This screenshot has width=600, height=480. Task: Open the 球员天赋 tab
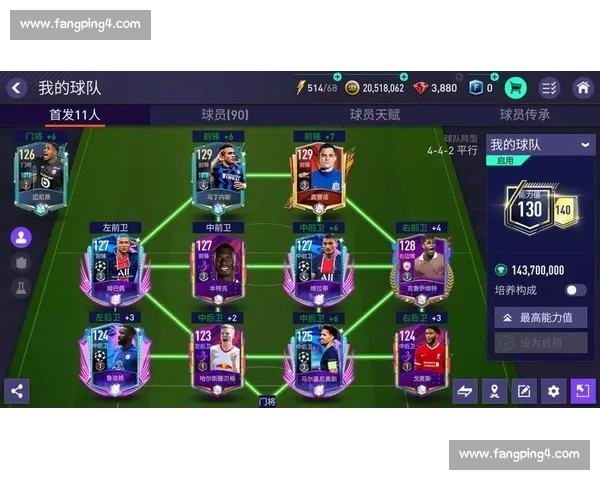375,115
